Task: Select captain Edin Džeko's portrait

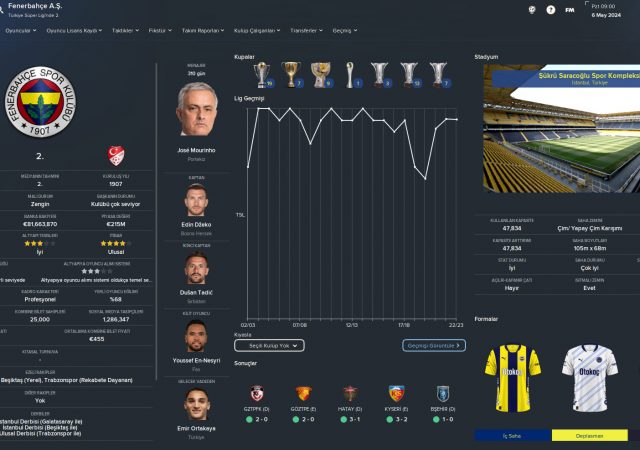Action: click(196, 200)
